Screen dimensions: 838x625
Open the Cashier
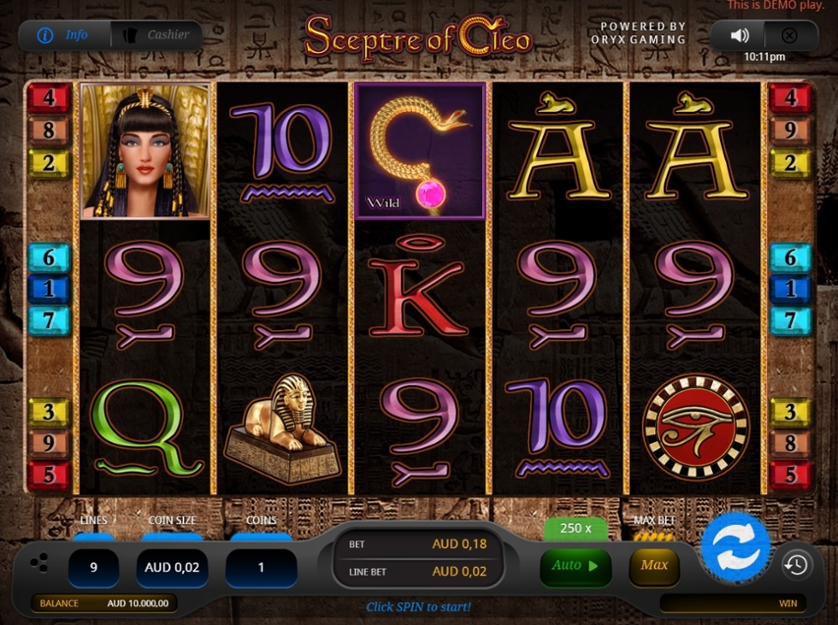coord(157,35)
